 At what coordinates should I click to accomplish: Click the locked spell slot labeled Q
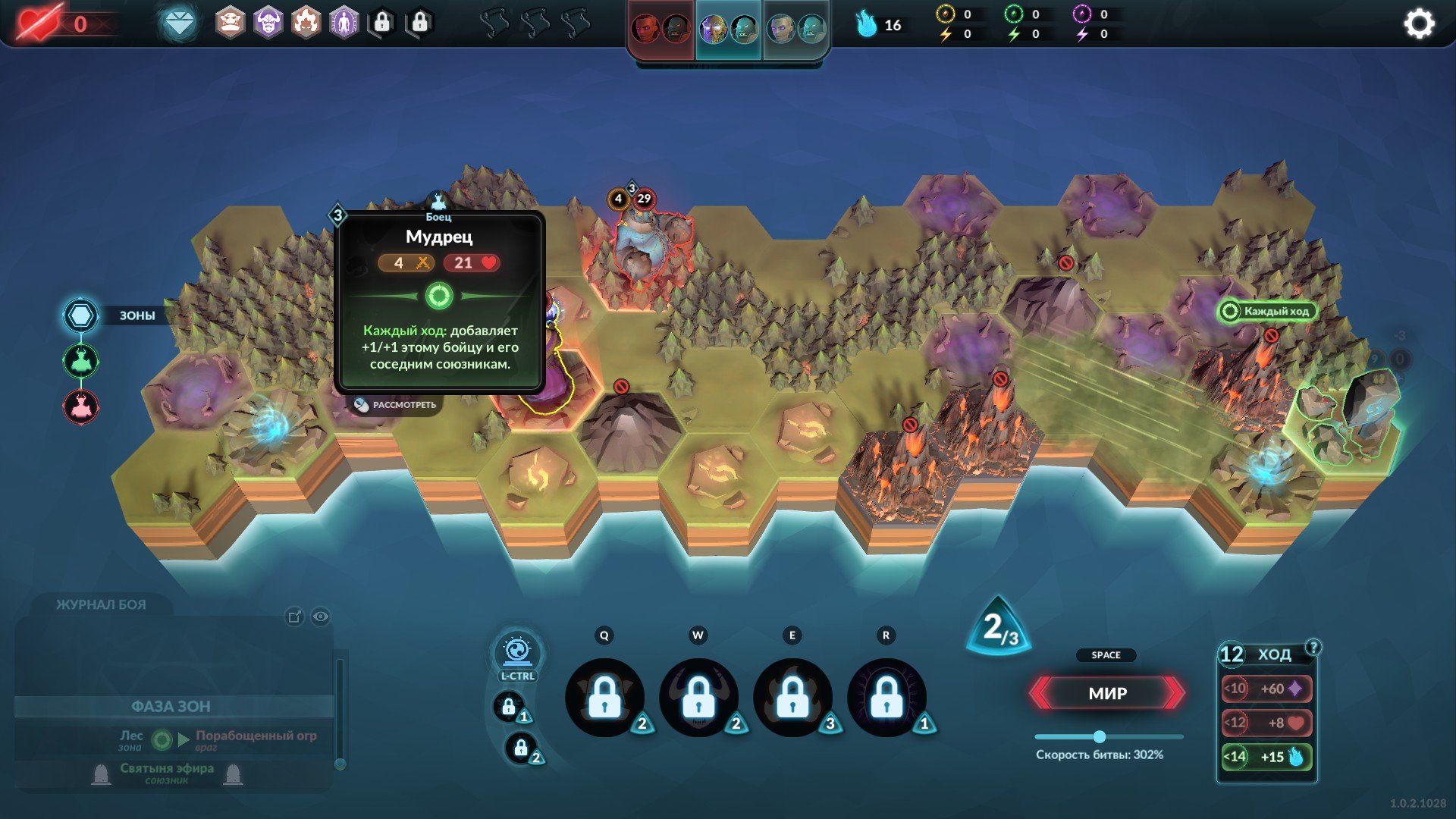click(x=604, y=697)
